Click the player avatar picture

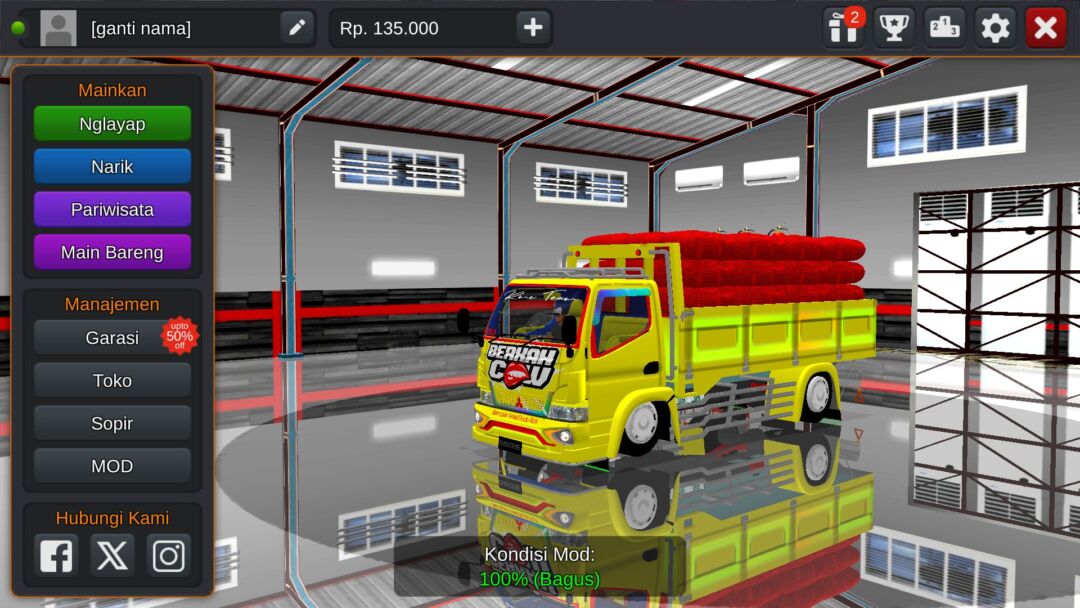point(58,28)
